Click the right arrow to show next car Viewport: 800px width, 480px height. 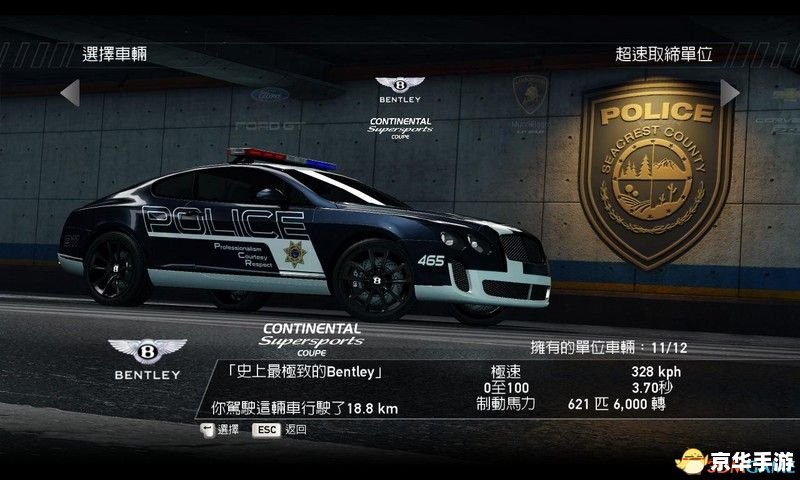click(x=730, y=92)
